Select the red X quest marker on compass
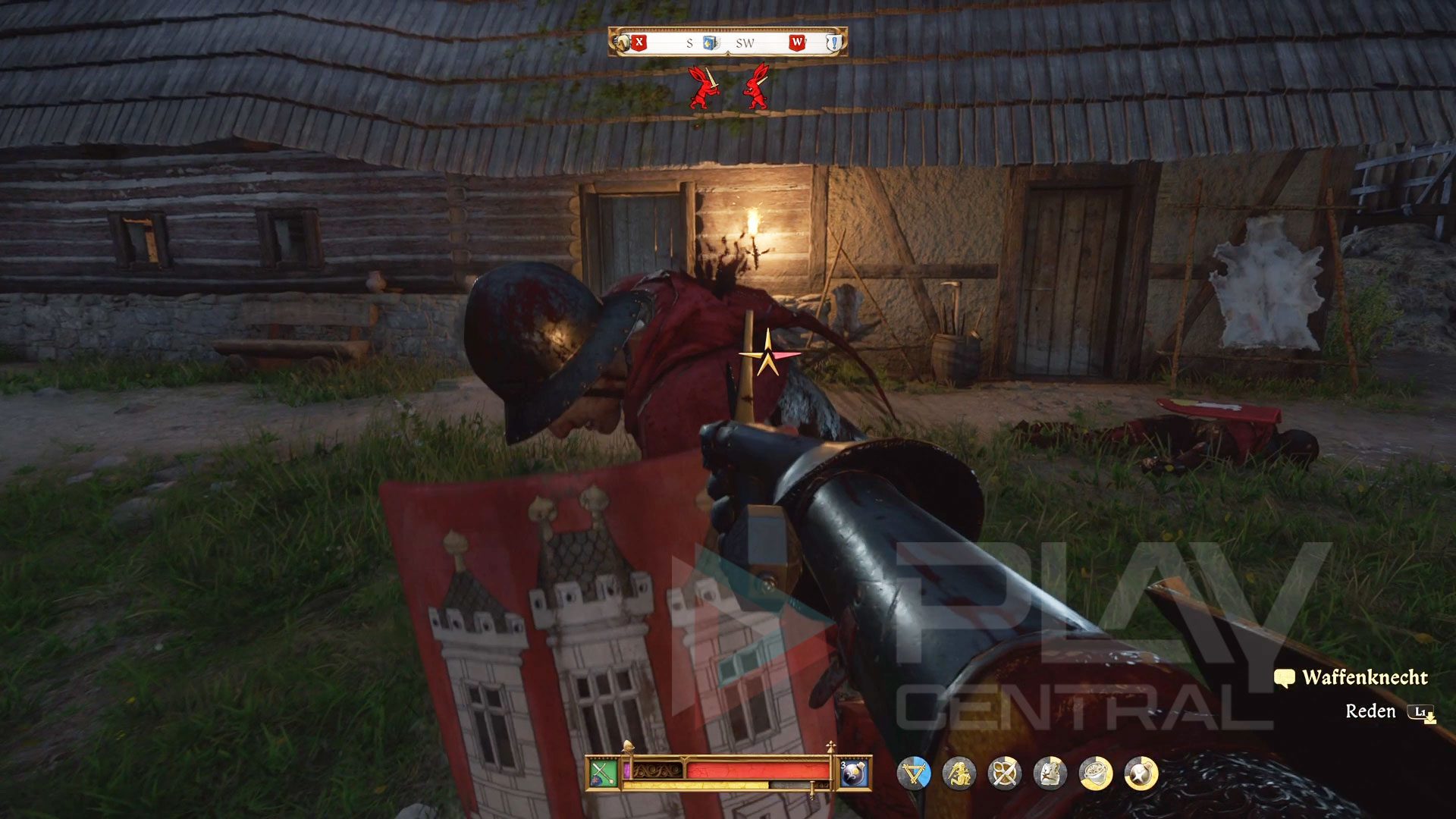Image resolution: width=1456 pixels, height=819 pixels. tap(639, 42)
